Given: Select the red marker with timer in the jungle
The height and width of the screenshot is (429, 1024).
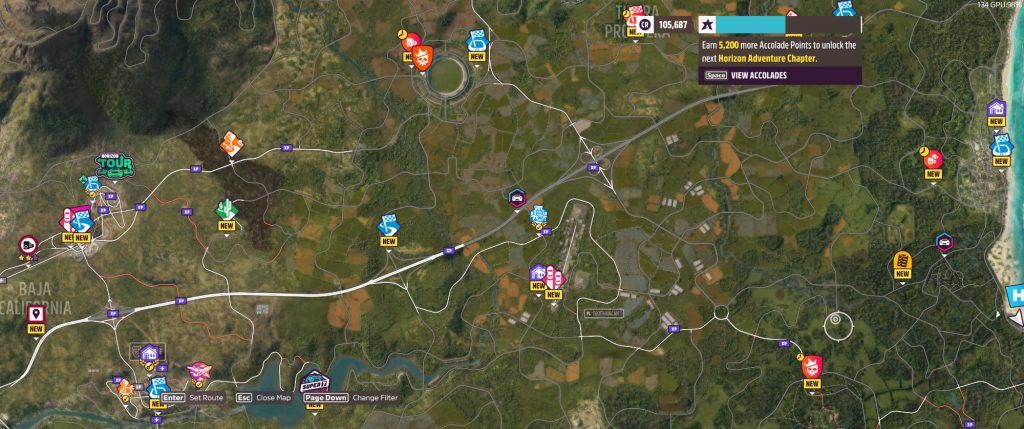Looking at the screenshot, I should pos(933,159).
